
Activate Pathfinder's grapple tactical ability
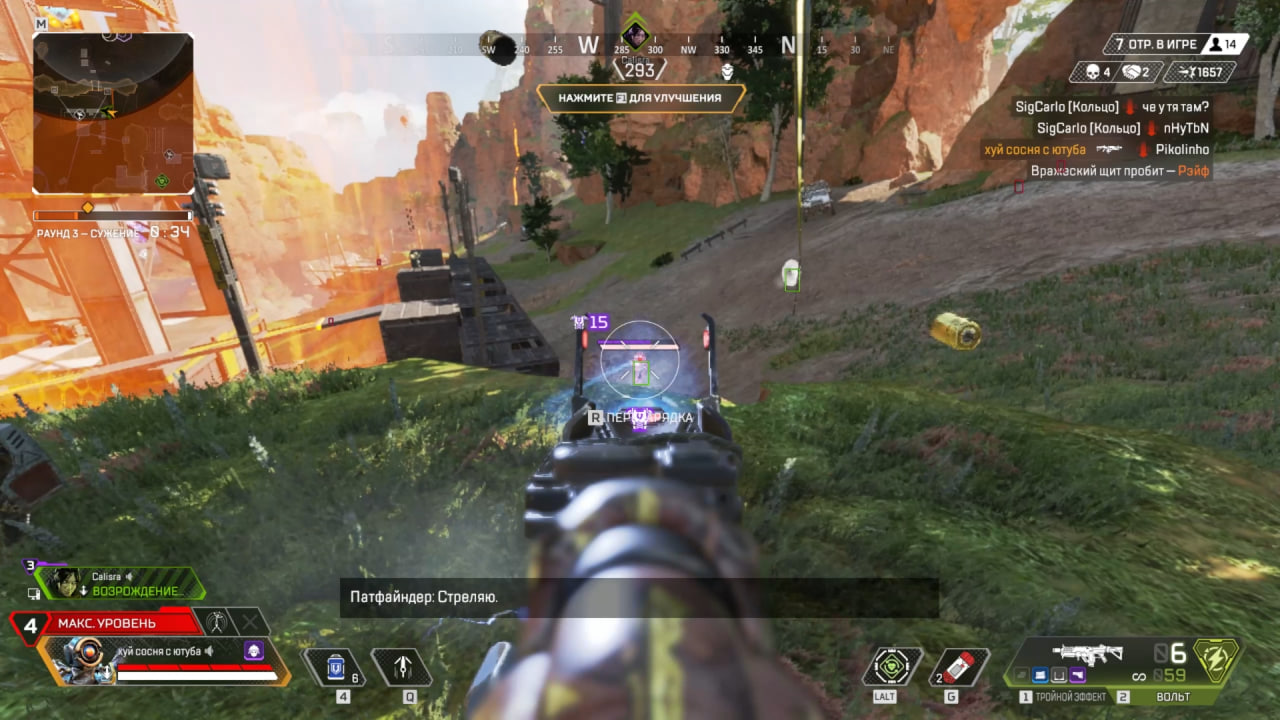(401, 667)
